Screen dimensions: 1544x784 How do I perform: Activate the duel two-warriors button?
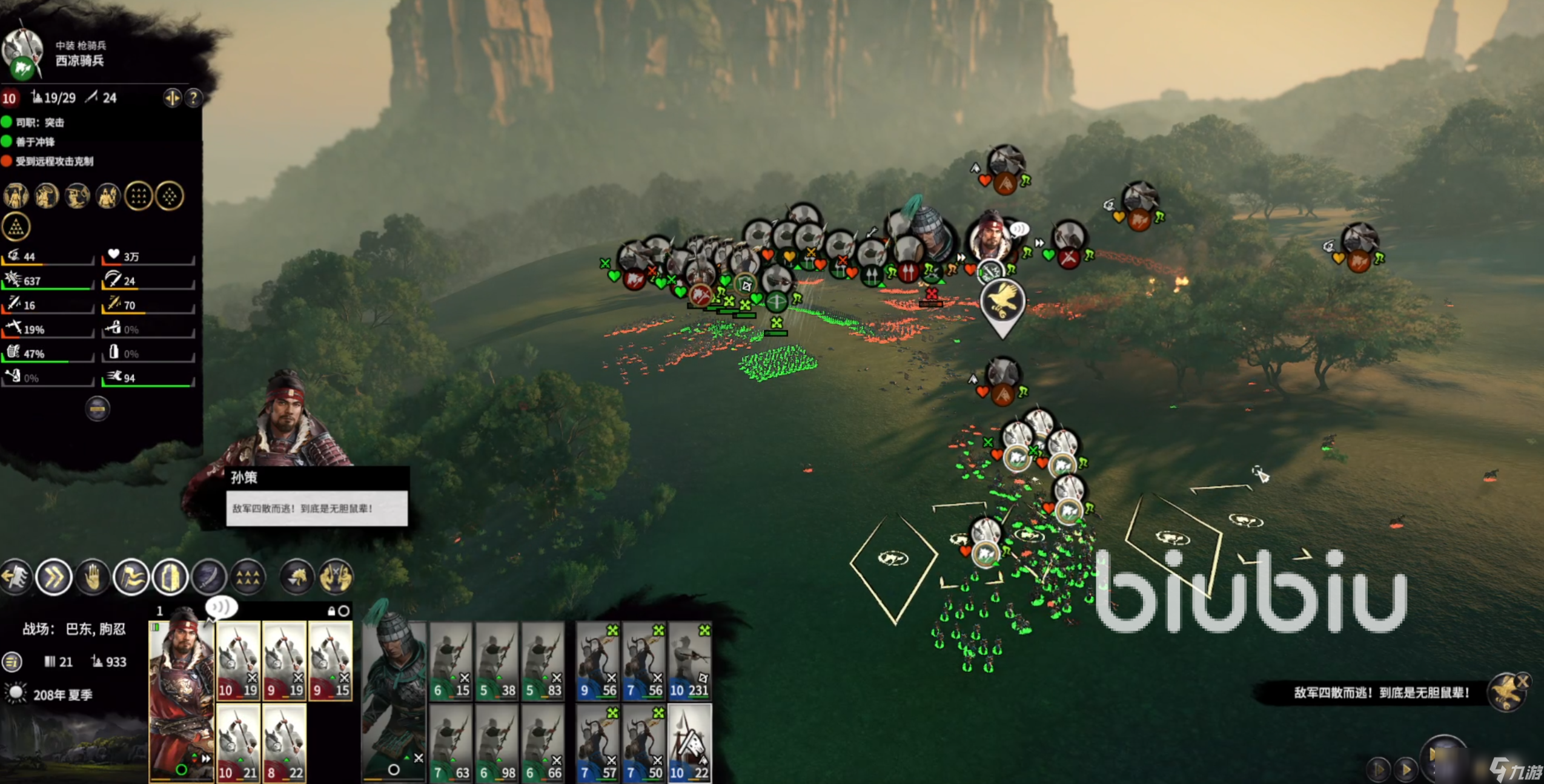[336, 577]
